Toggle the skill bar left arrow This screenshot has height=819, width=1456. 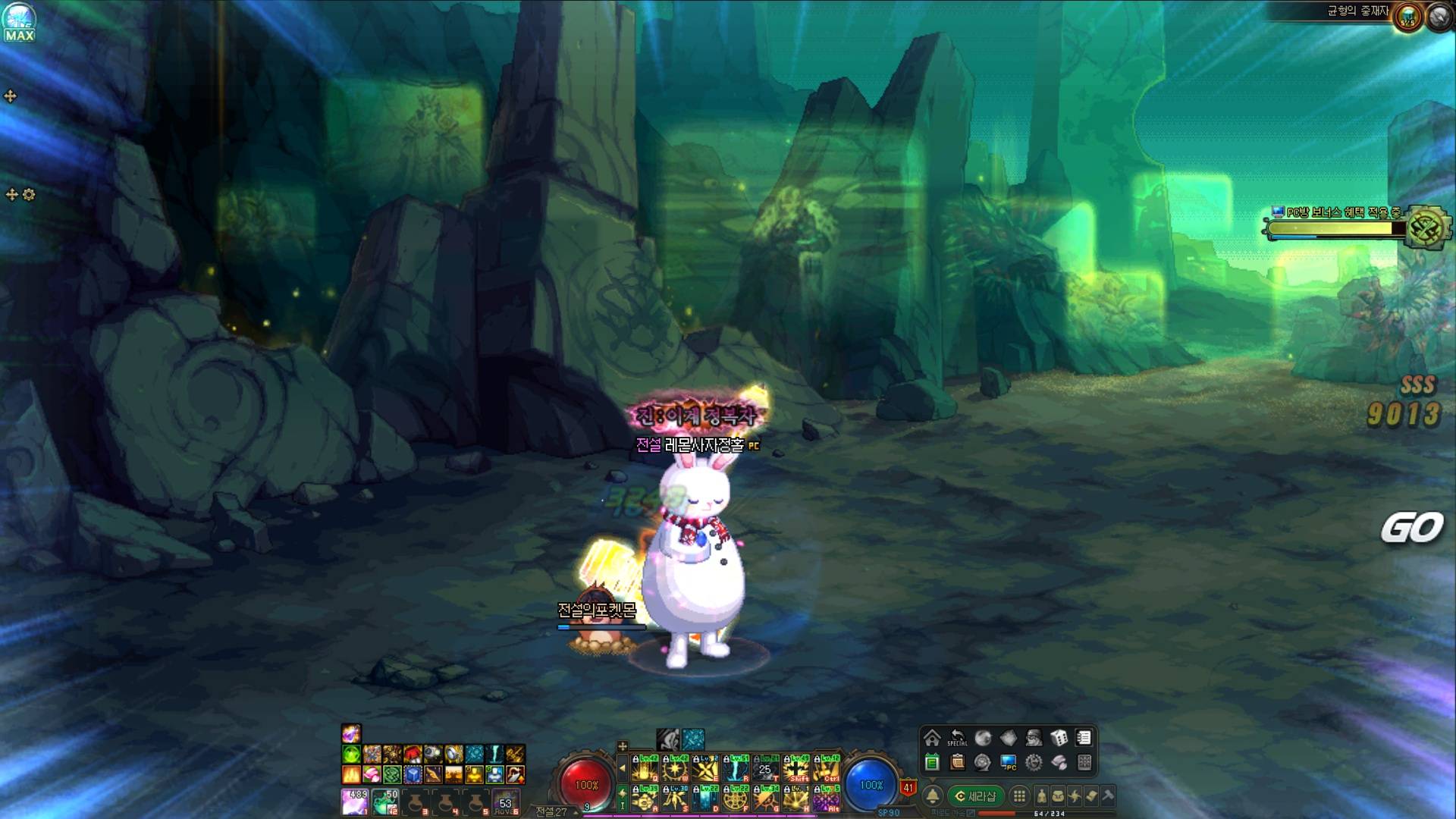click(623, 769)
